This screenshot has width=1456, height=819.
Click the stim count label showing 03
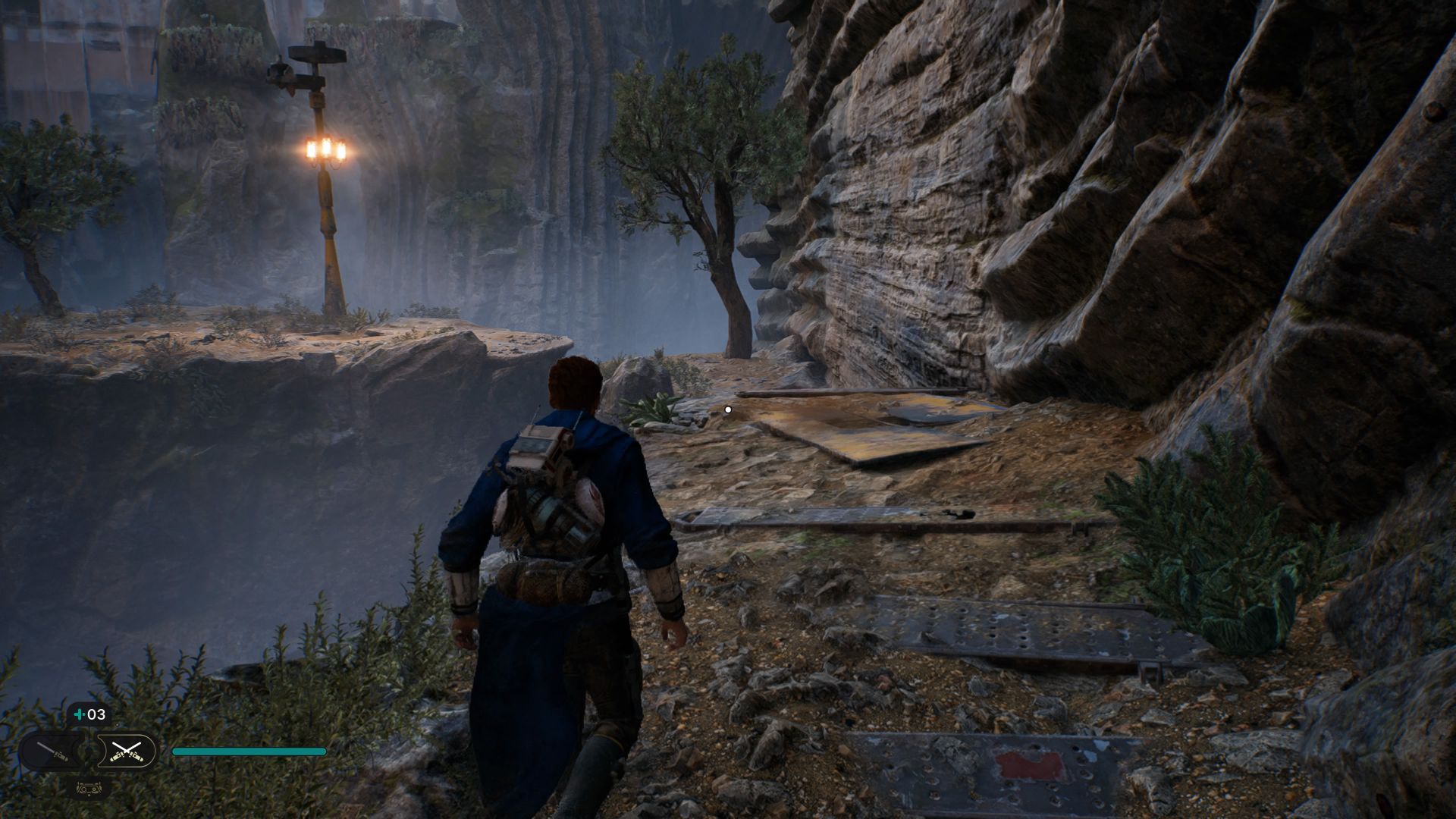coord(96,714)
